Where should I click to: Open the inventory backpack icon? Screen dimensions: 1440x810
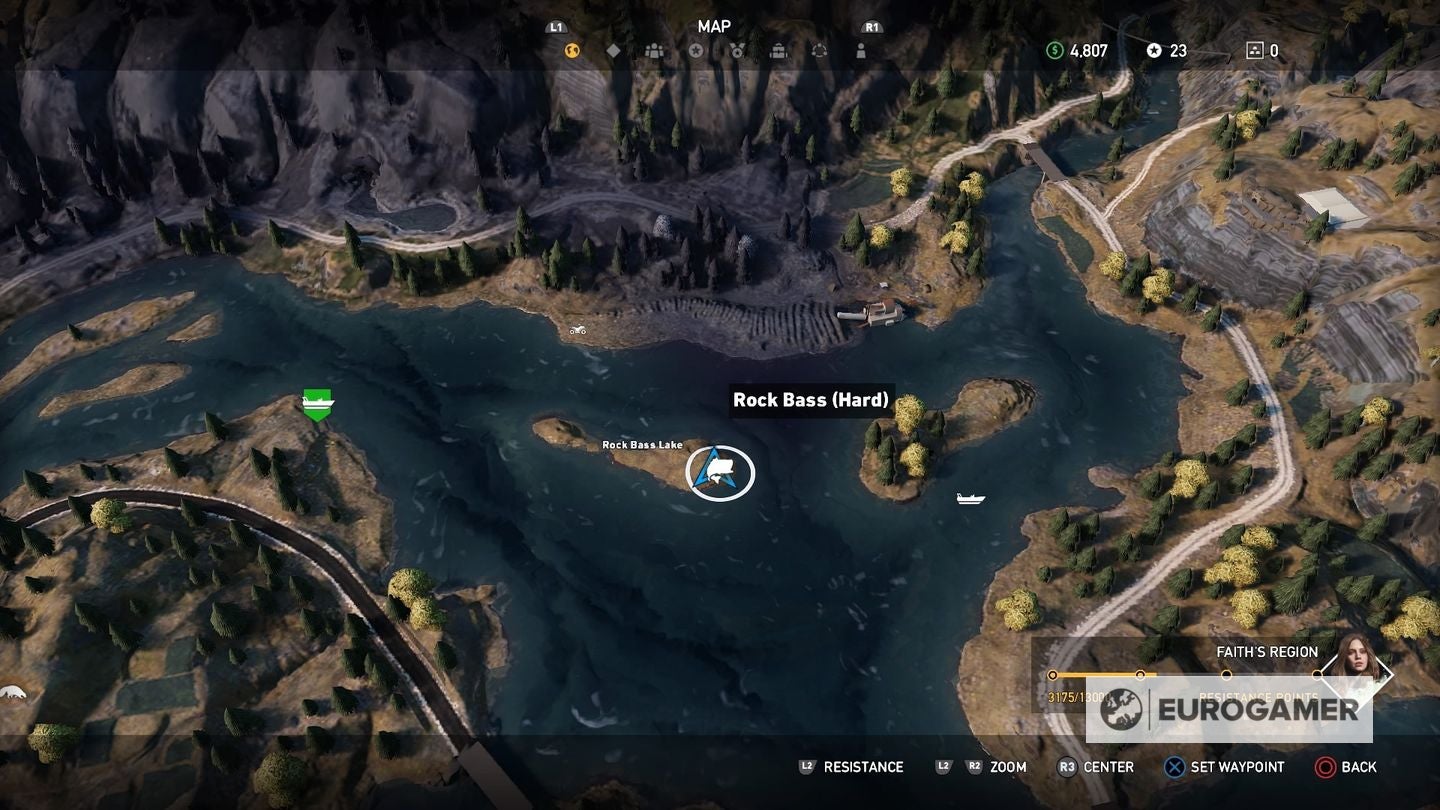click(779, 50)
